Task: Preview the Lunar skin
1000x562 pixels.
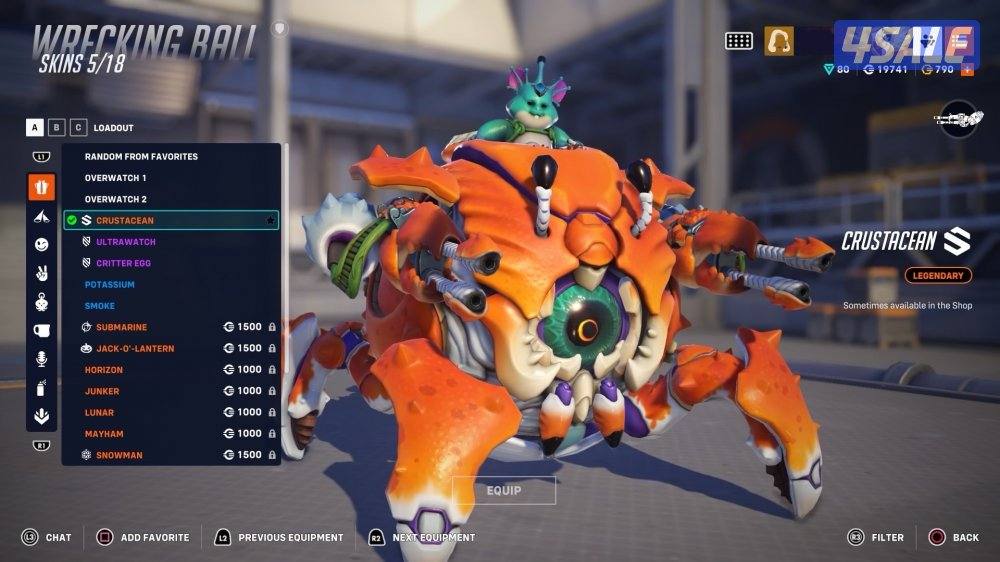Action: tap(100, 412)
